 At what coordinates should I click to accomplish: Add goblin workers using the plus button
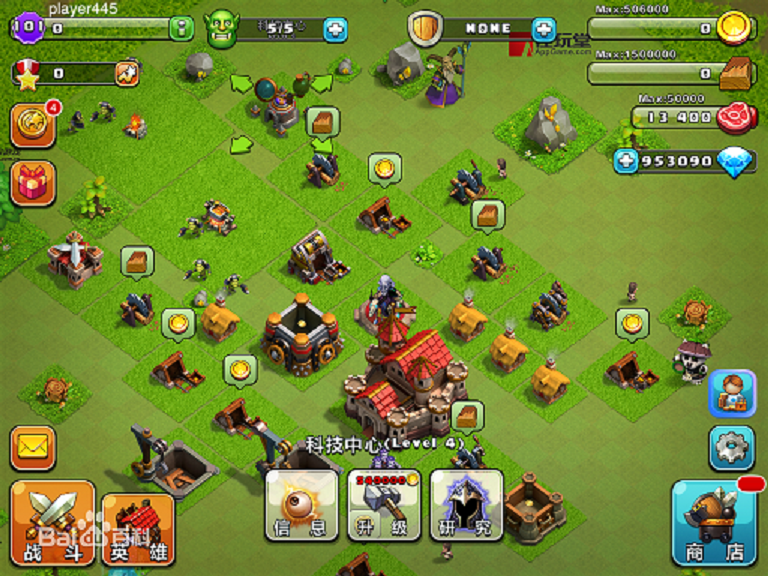[x=334, y=29]
